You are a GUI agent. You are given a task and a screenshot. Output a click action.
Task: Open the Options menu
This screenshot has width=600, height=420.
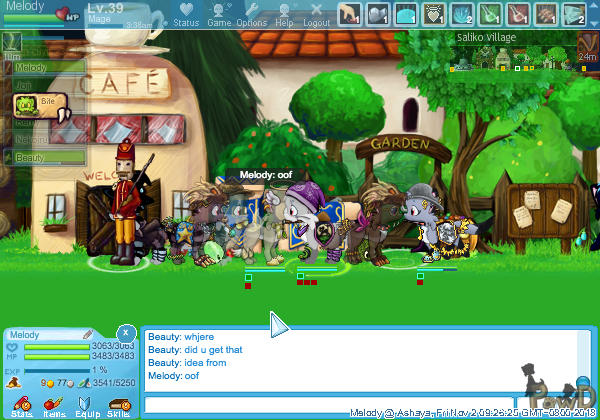pos(252,13)
